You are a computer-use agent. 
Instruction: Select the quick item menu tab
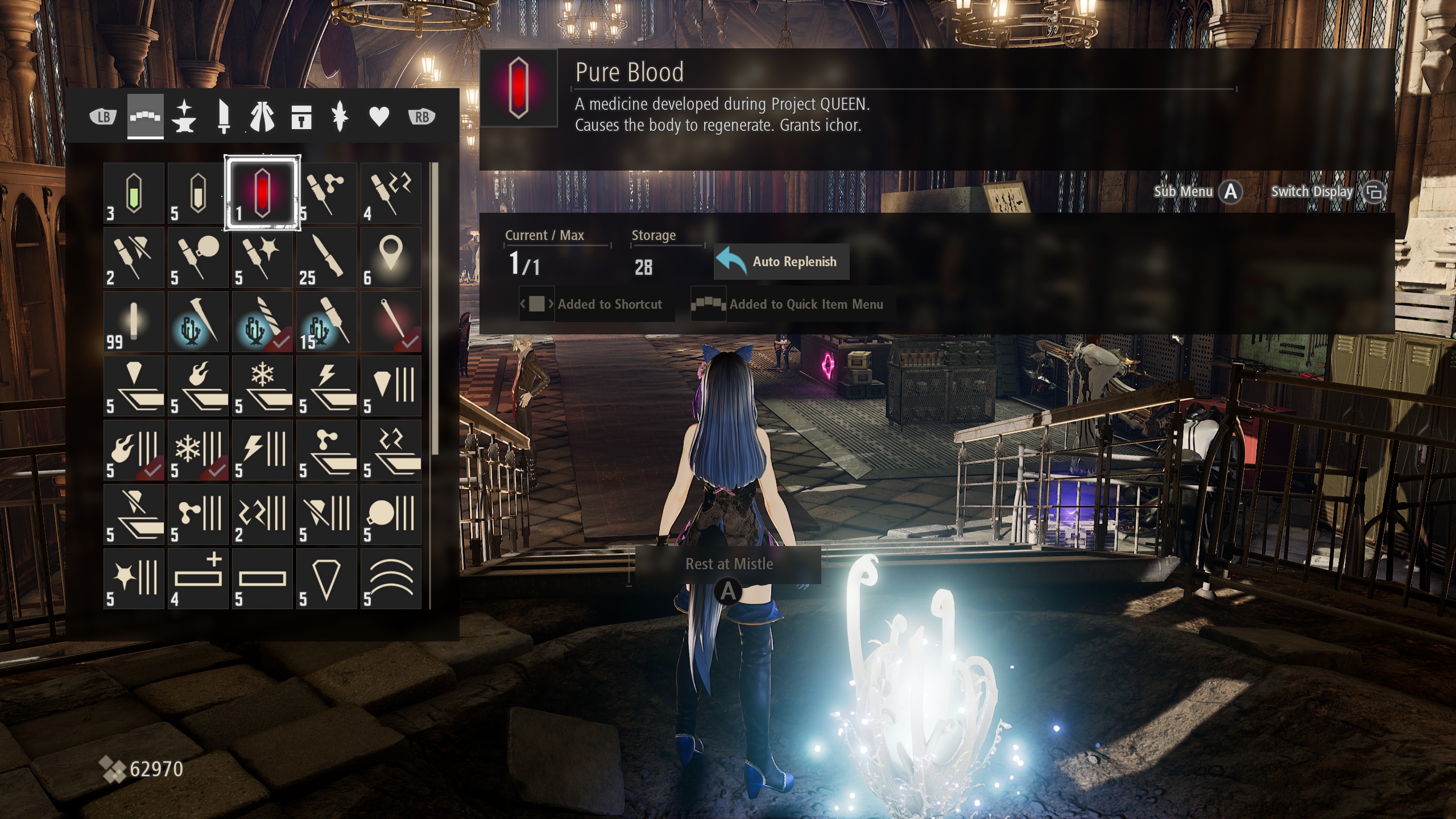pos(146,117)
